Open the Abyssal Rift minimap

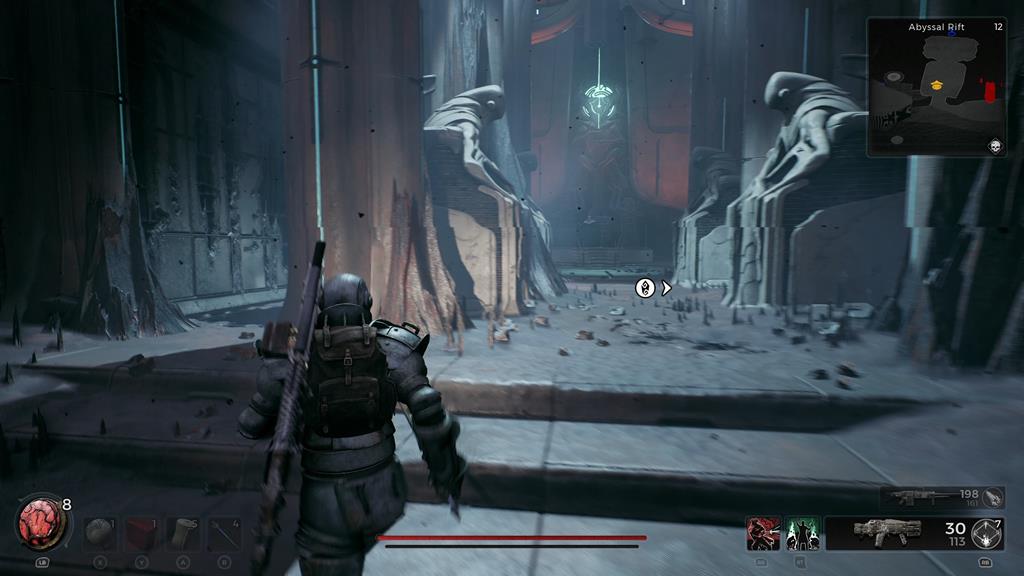[935, 88]
